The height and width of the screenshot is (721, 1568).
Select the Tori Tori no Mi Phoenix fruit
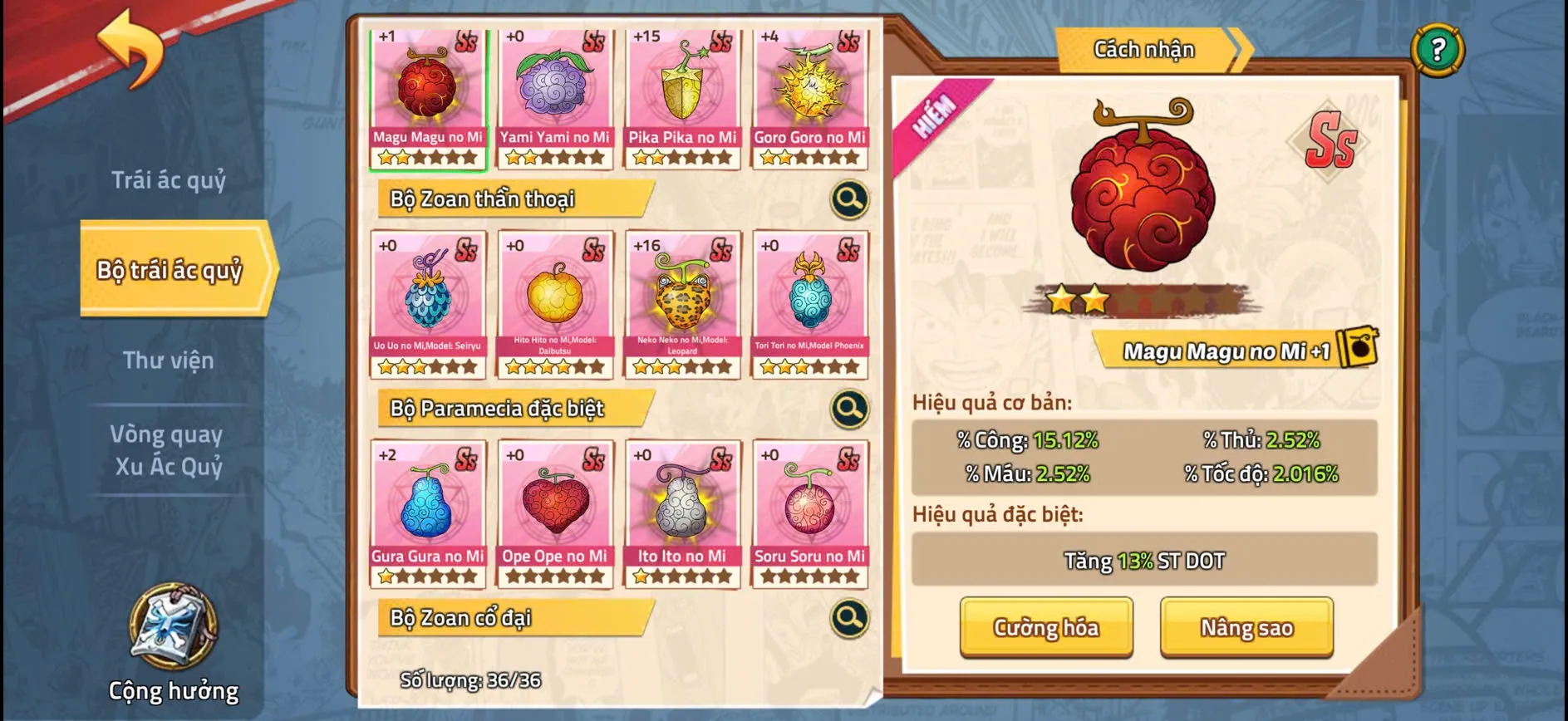point(809,304)
